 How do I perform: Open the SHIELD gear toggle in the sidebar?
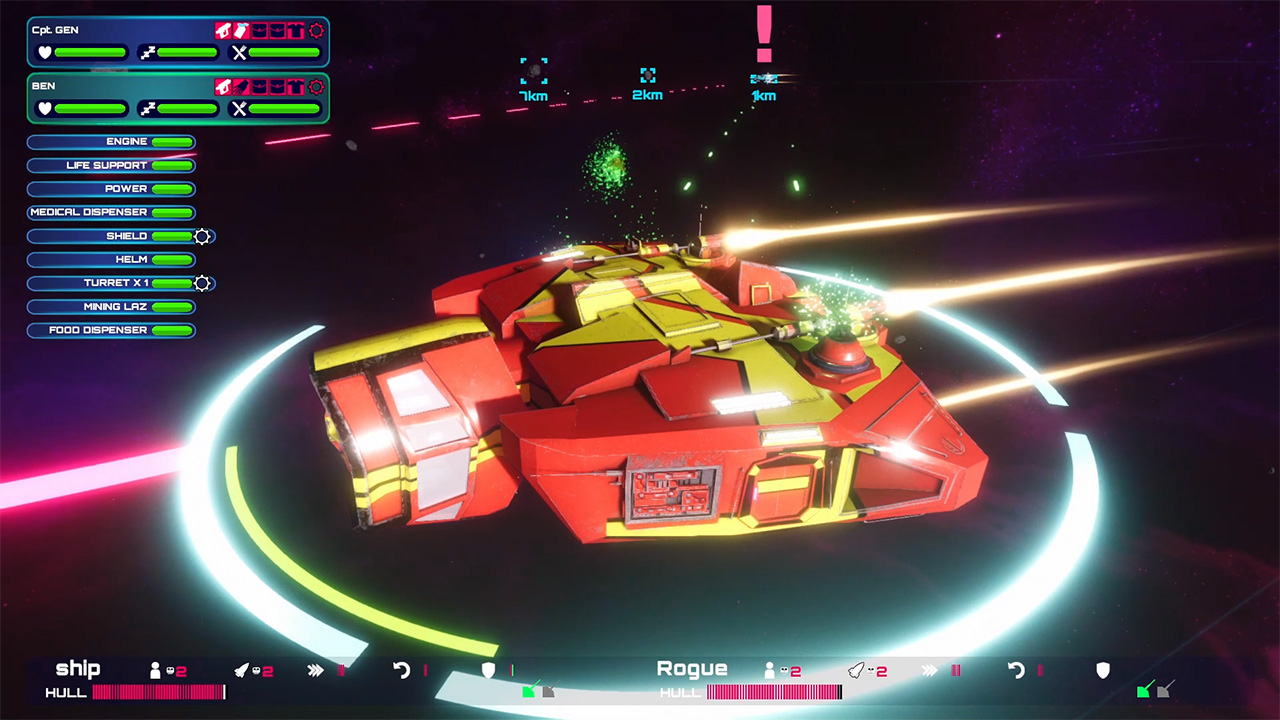click(x=200, y=236)
